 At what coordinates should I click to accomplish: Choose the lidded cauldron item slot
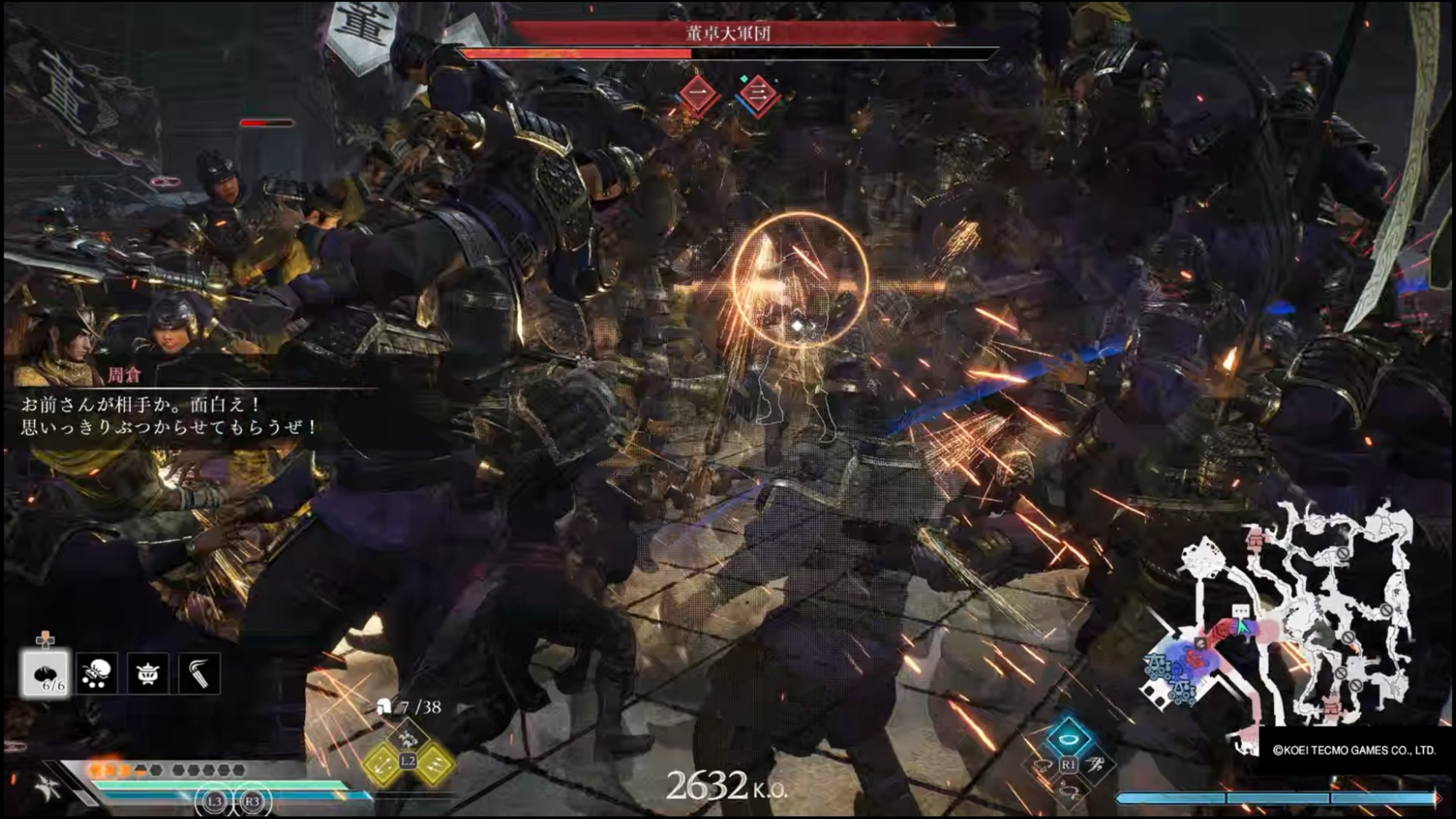tap(148, 673)
